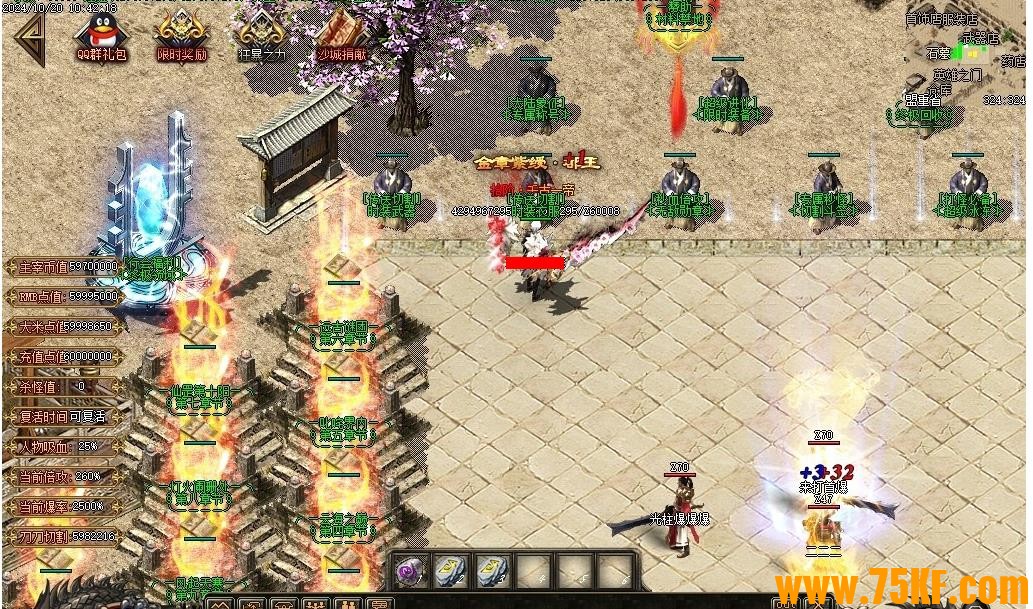Viewport: 1033px width, 609px height.
Task: Open the minimap in the top-right corner
Action: 965,60
